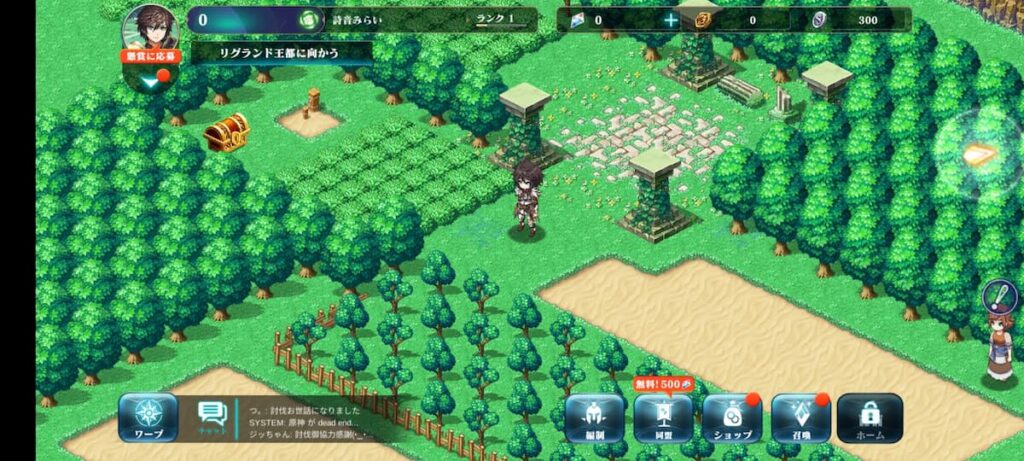Add gems with the plus button
This screenshot has height=461, width=1024.
click(671, 19)
